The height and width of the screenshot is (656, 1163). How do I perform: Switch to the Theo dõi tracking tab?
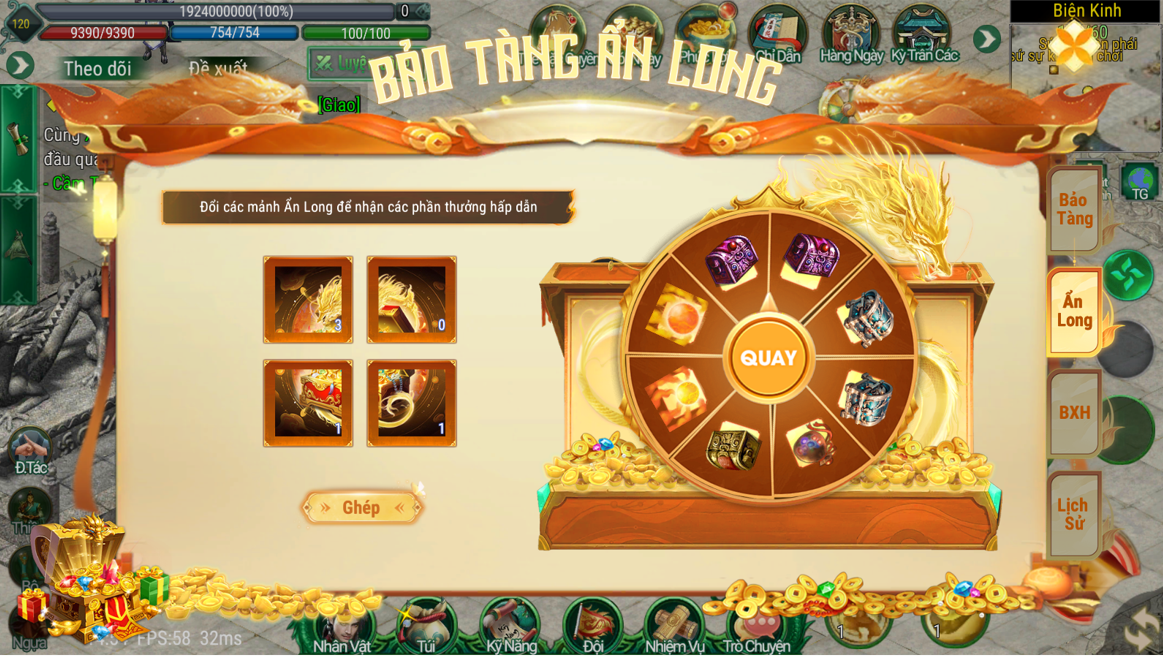pyautogui.click(x=97, y=69)
